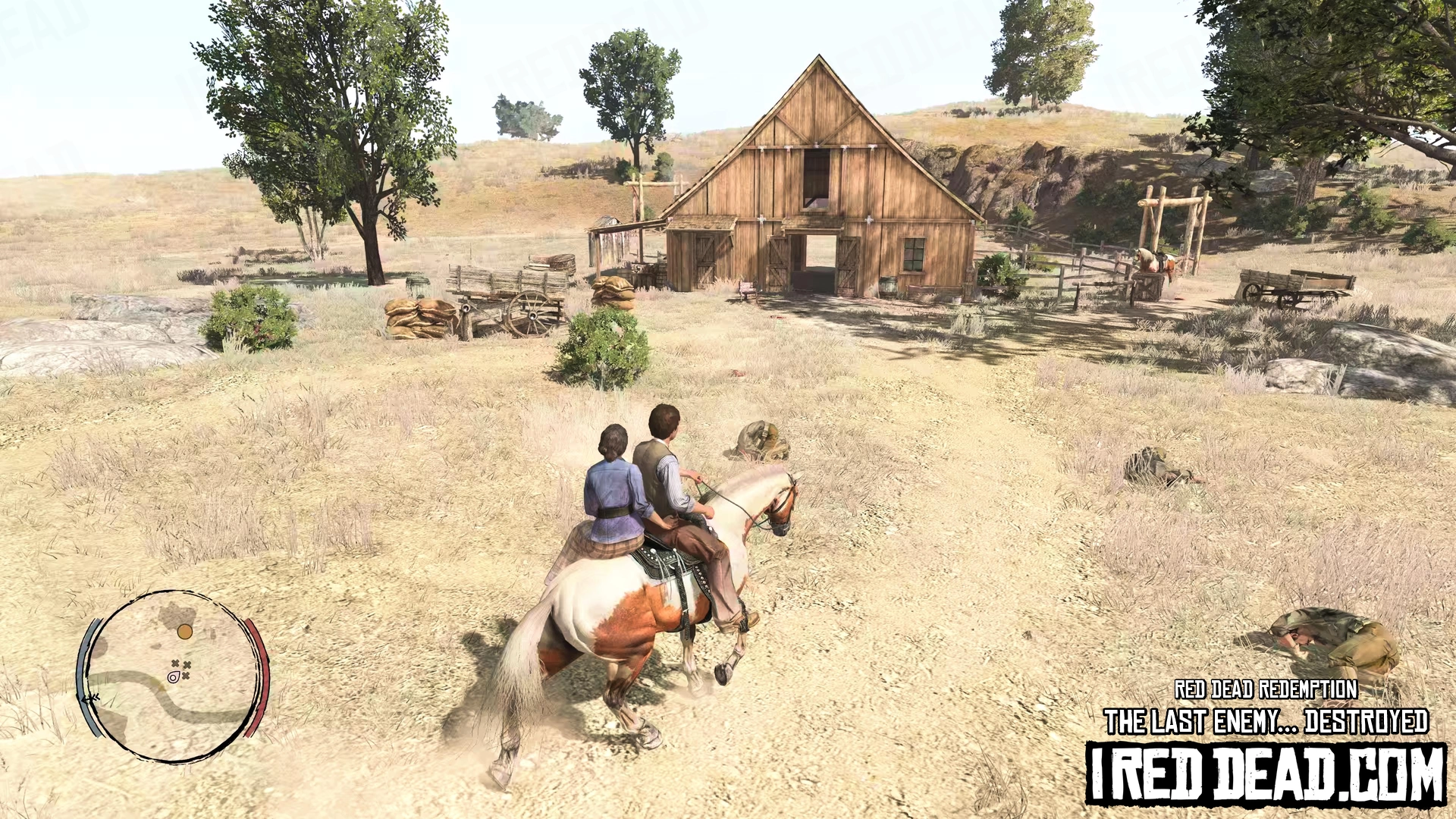This screenshot has width=1456, height=819.
Task: Click the iRedDead.com watermark logo
Action: (1265, 773)
